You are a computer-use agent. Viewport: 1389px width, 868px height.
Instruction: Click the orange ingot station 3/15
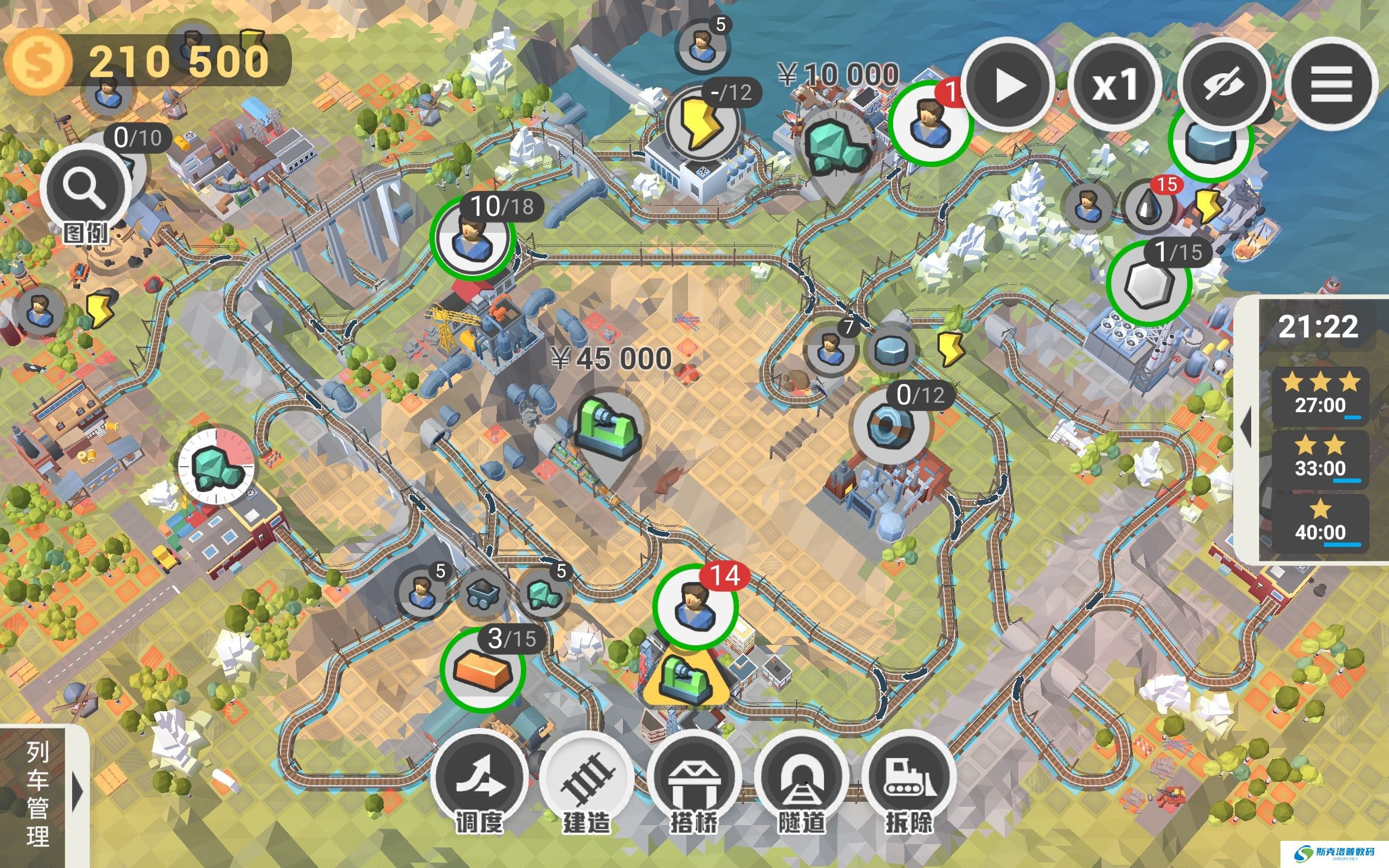482,670
